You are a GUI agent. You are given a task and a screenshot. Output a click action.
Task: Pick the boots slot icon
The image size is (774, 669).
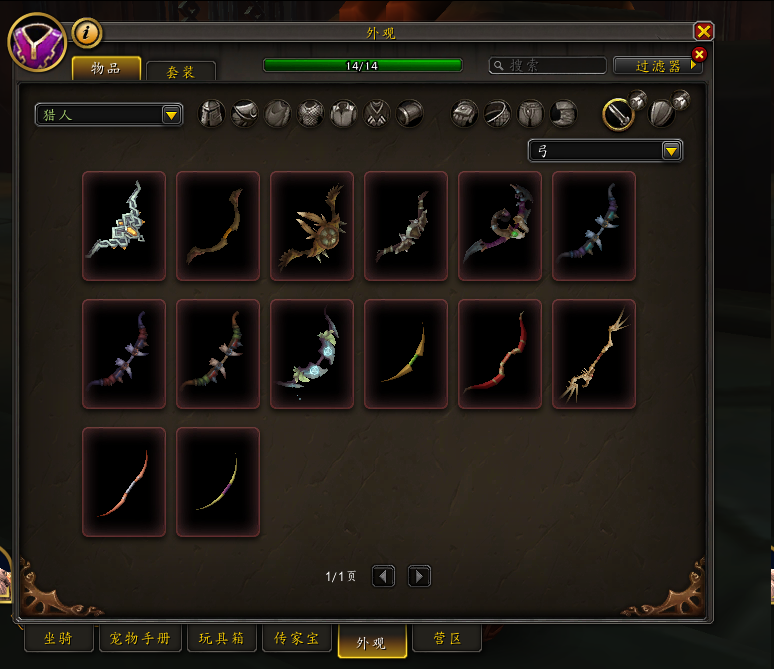point(563,113)
